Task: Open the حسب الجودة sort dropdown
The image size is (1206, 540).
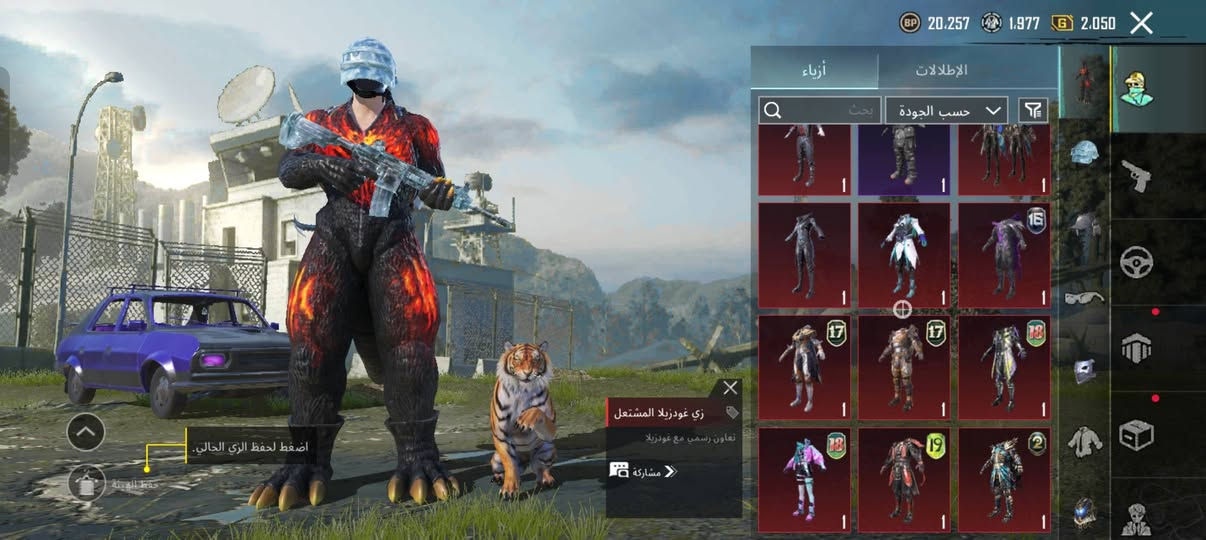Action: tap(946, 111)
